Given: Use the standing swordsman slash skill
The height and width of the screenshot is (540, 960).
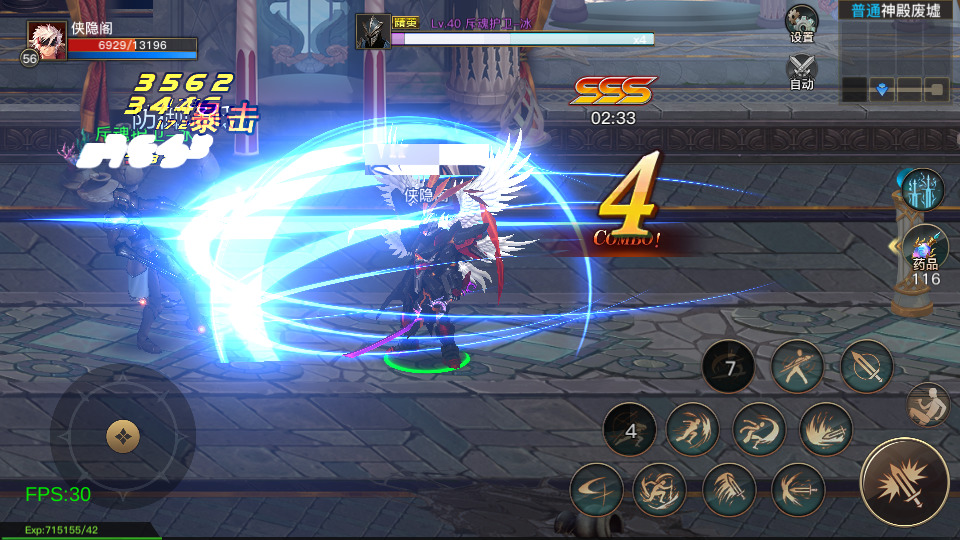Looking at the screenshot, I should pos(798,366).
